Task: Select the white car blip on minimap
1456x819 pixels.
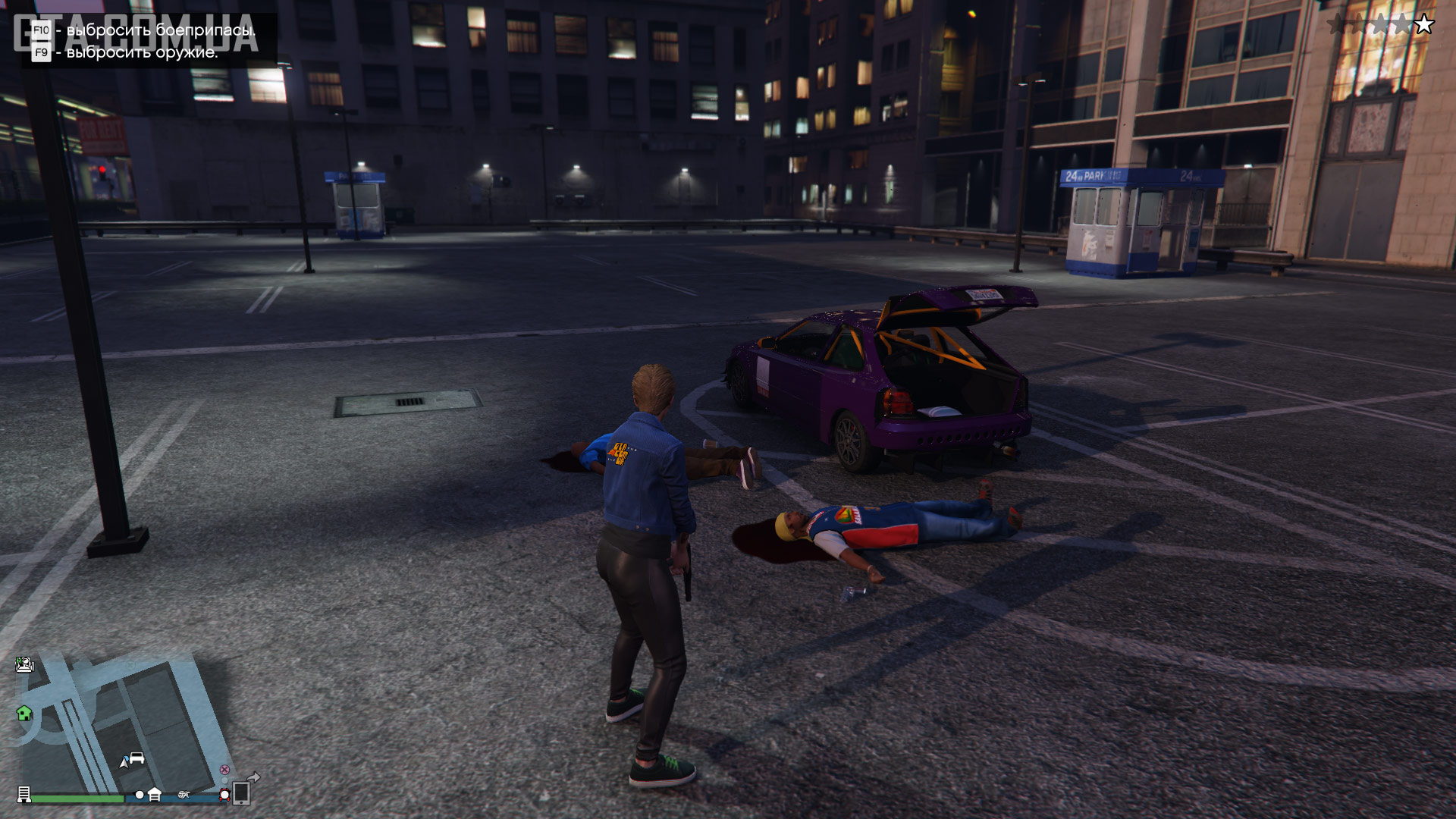Action: [x=136, y=758]
